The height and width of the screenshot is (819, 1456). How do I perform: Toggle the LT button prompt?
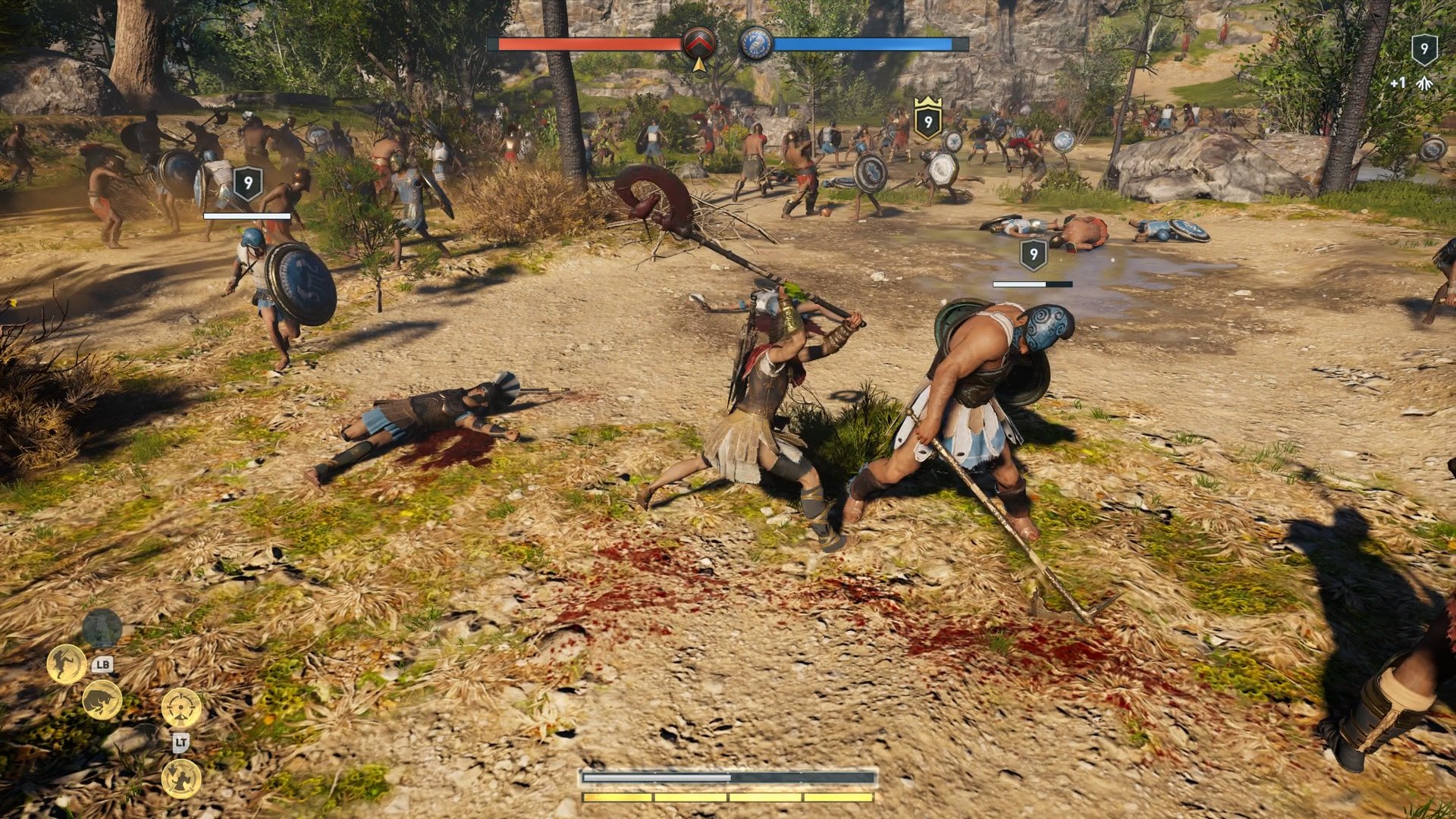pos(180,742)
